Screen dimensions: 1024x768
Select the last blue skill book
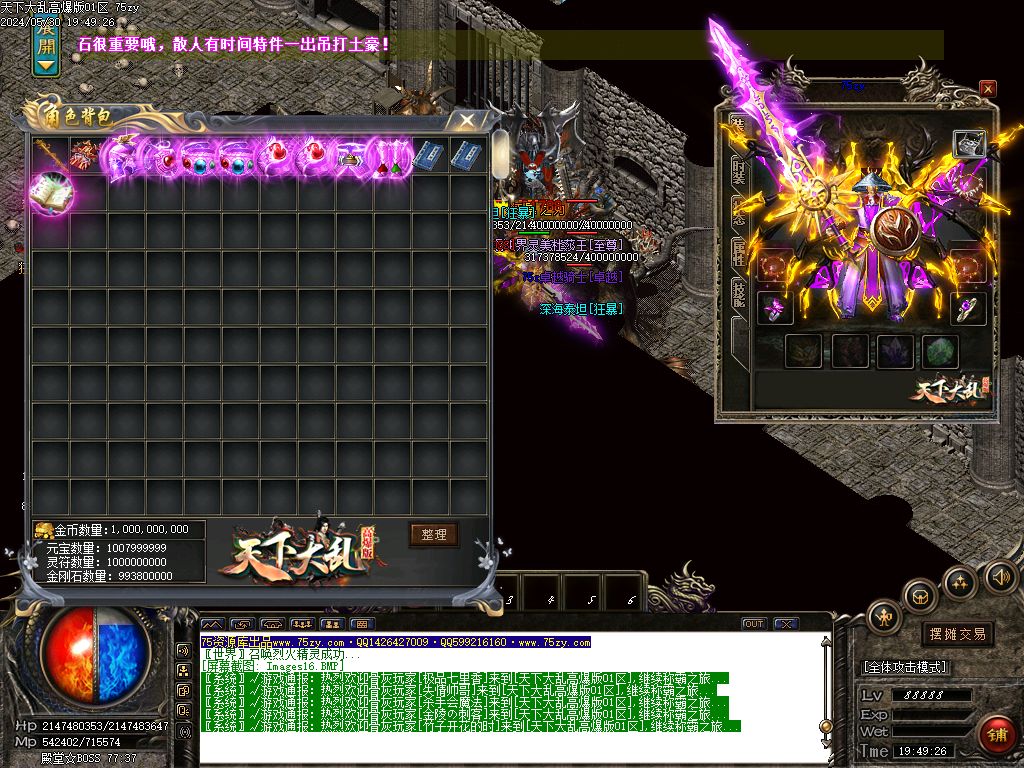pyautogui.click(x=466, y=156)
